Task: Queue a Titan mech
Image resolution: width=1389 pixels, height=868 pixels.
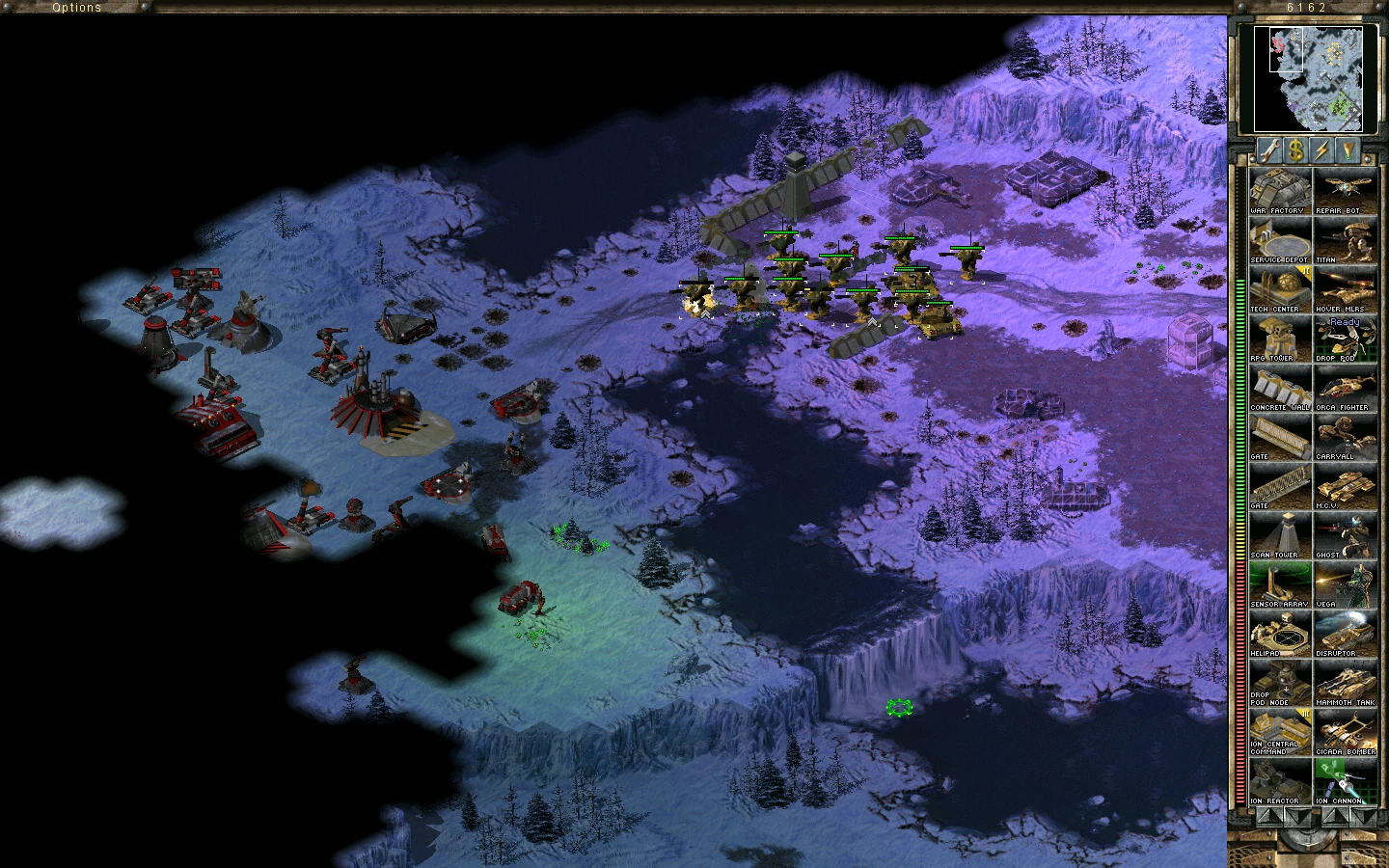Action: click(1345, 240)
